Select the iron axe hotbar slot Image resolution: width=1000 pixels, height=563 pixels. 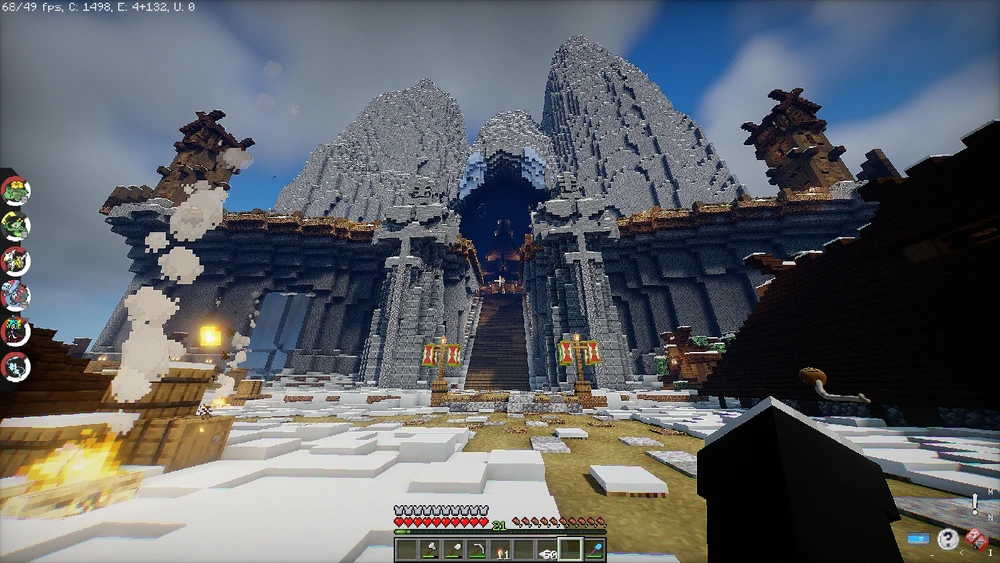(x=428, y=549)
